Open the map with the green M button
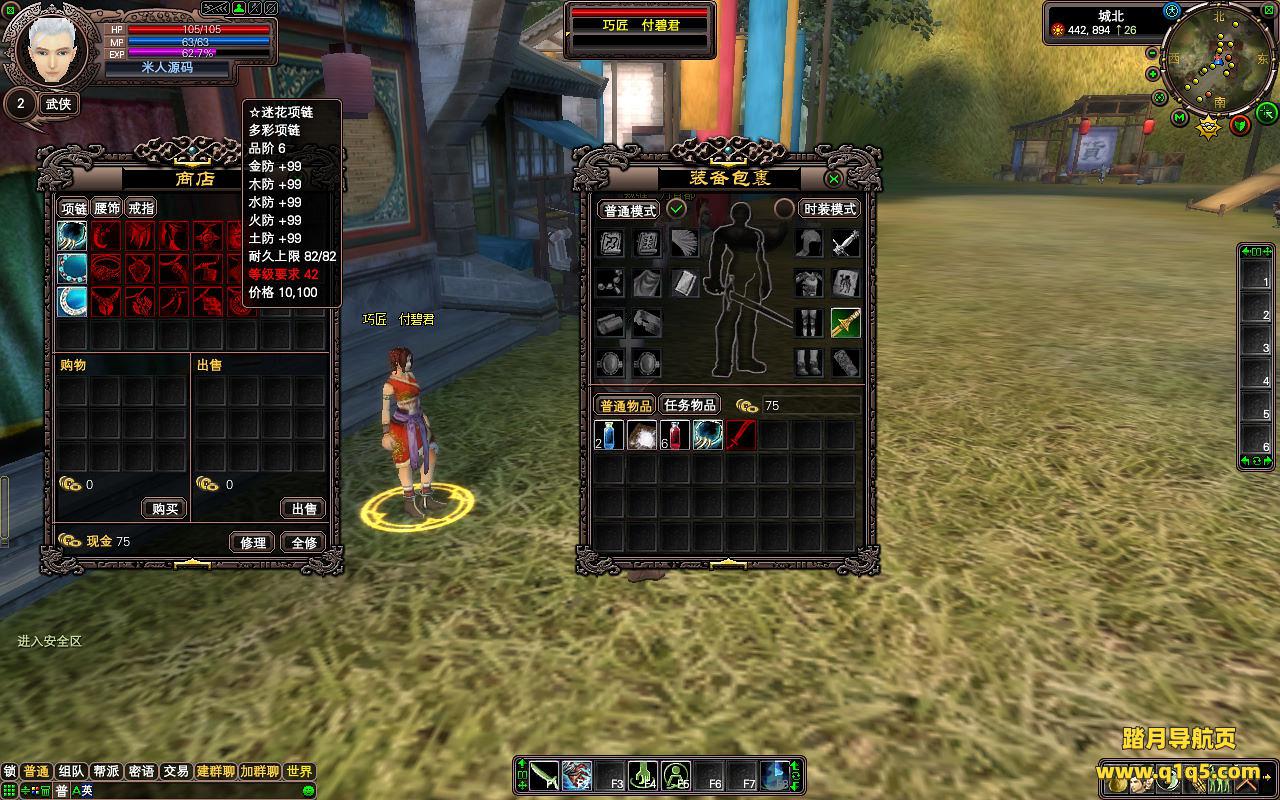Viewport: 1280px width, 800px height. coord(1180,119)
